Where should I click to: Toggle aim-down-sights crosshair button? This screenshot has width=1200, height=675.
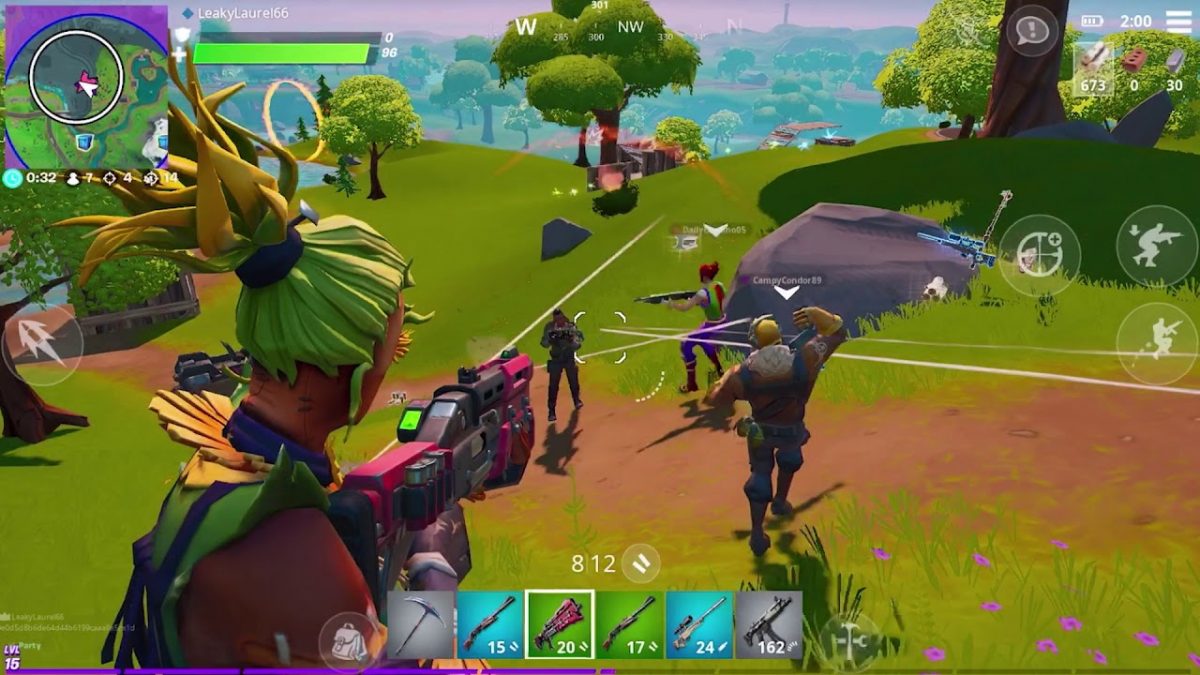coord(1040,256)
